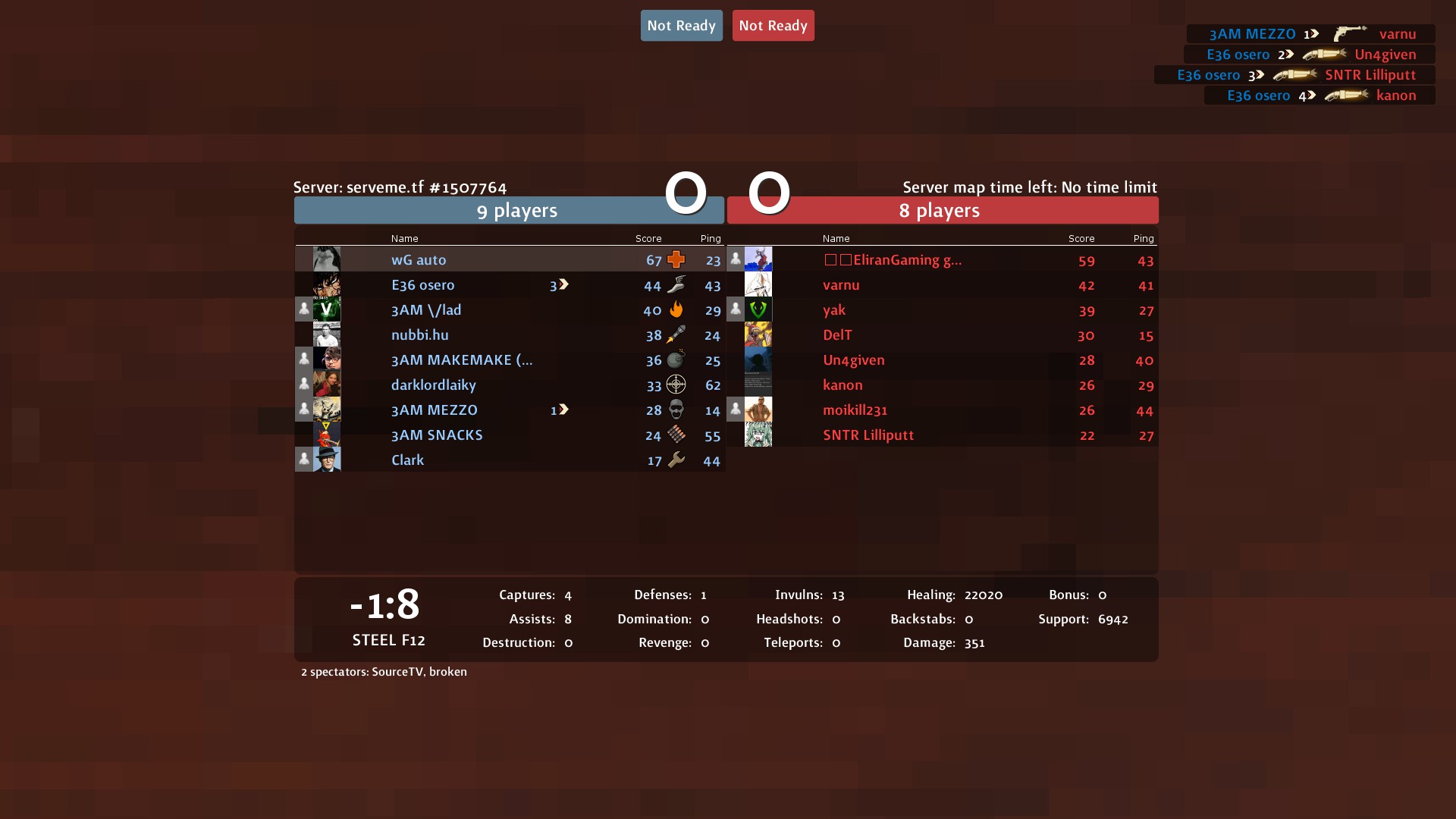
Task: Click the blue team Not Ready button
Action: coord(681,26)
